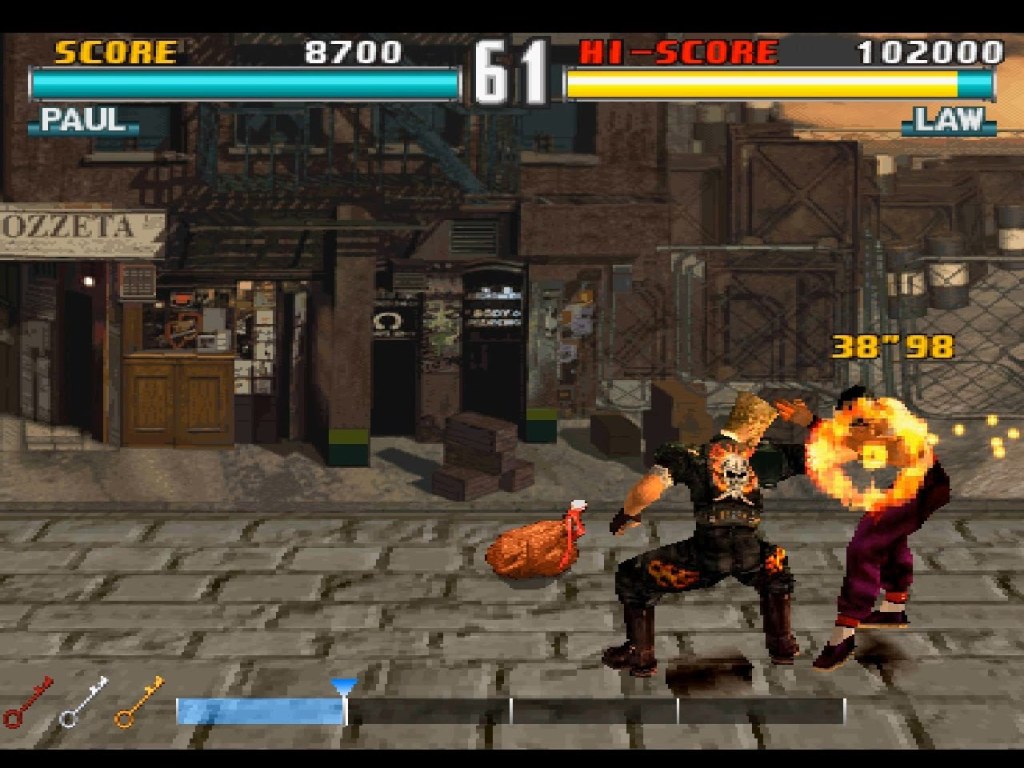Click the blue stage progress marker
The height and width of the screenshot is (768, 1024).
[344, 687]
